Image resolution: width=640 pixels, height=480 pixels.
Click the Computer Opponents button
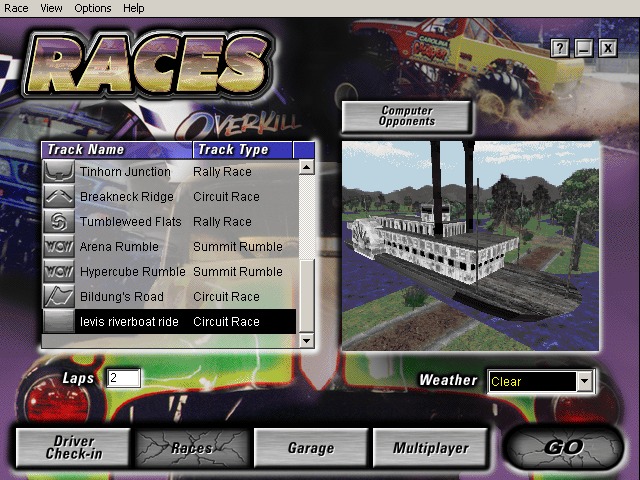[x=407, y=116]
